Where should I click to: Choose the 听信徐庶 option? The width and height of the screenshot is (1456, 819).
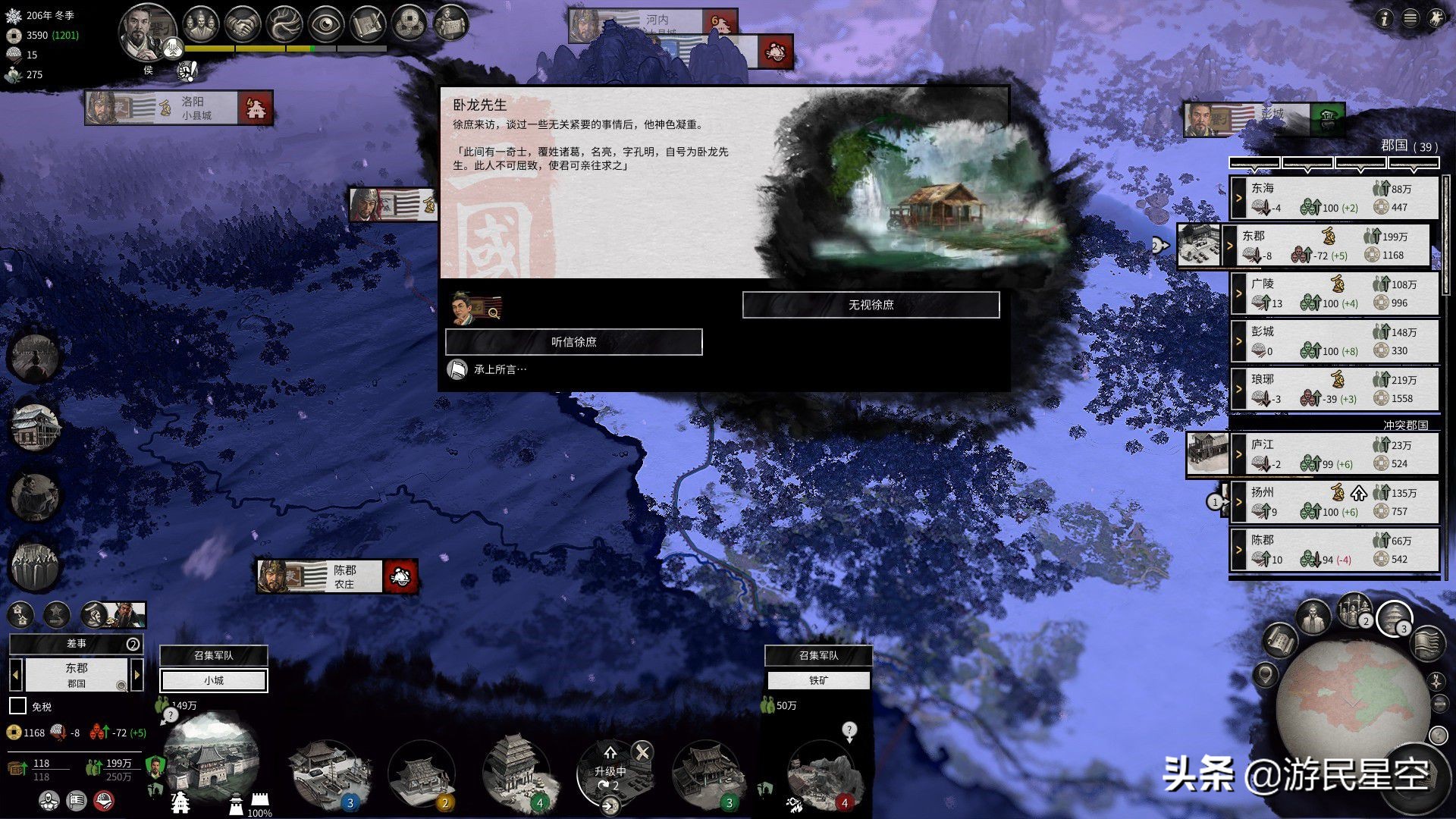(573, 342)
